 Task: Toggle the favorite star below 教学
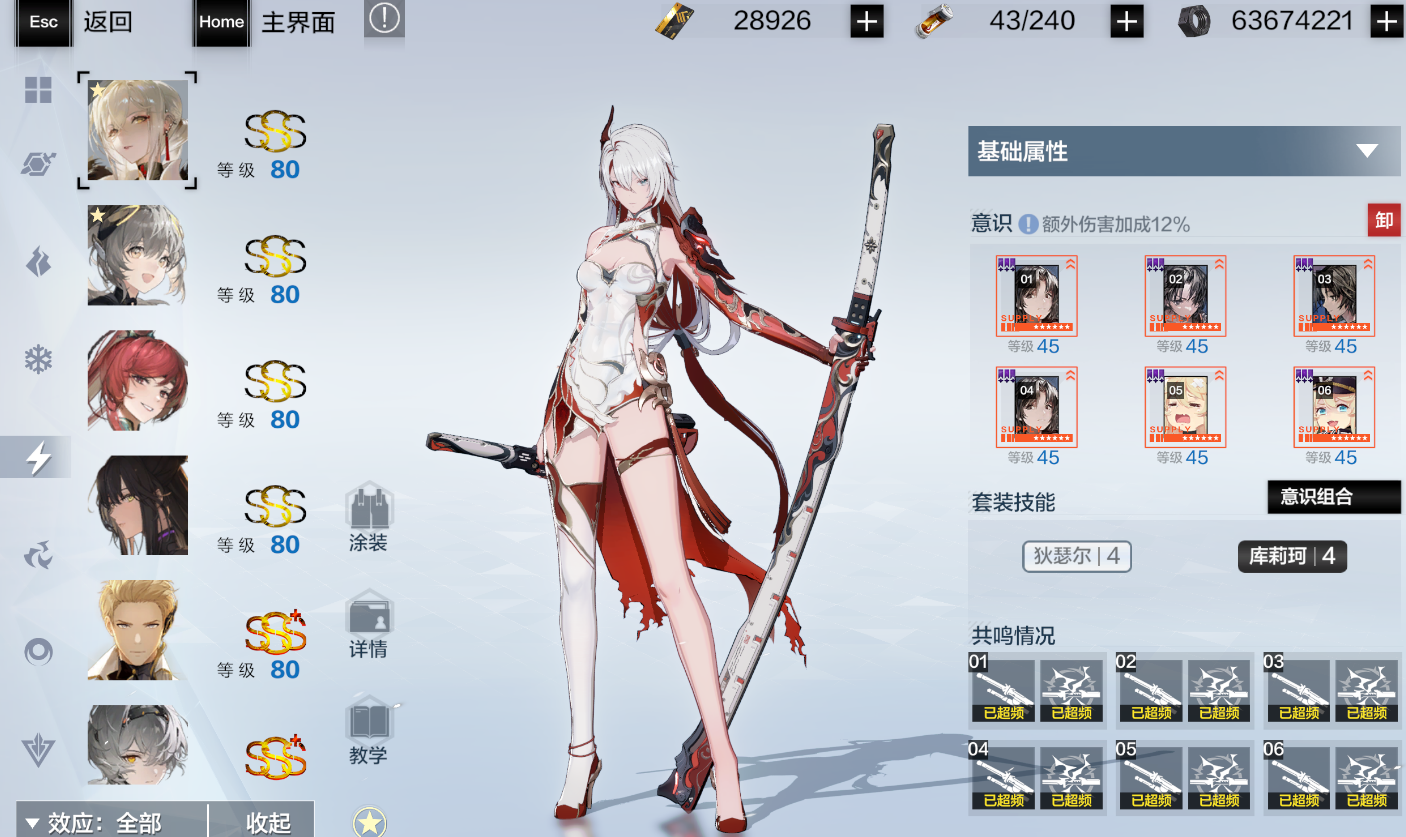click(370, 822)
